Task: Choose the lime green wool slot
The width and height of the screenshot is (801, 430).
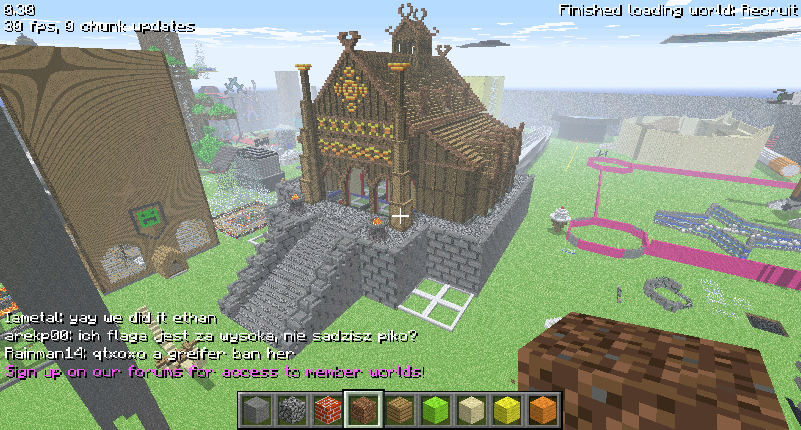Action: pos(435,410)
